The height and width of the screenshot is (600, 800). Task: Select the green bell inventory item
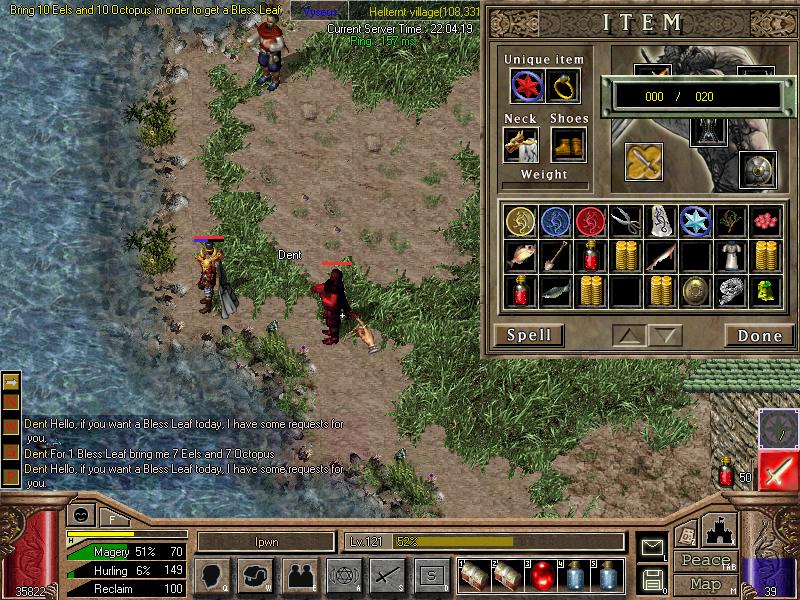pyautogui.click(x=767, y=291)
